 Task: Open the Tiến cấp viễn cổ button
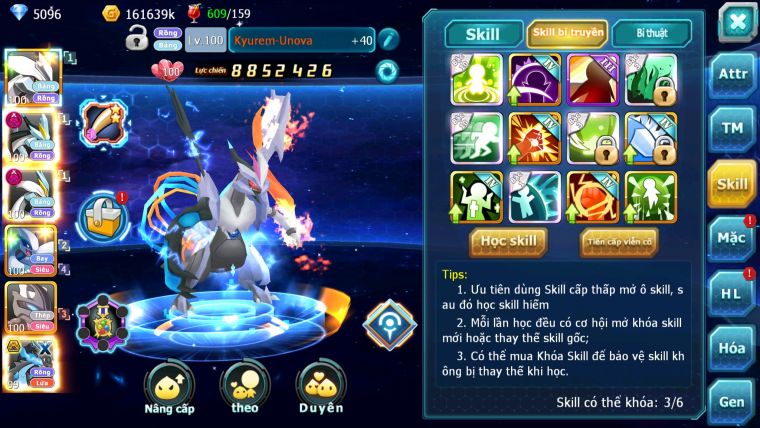point(619,241)
